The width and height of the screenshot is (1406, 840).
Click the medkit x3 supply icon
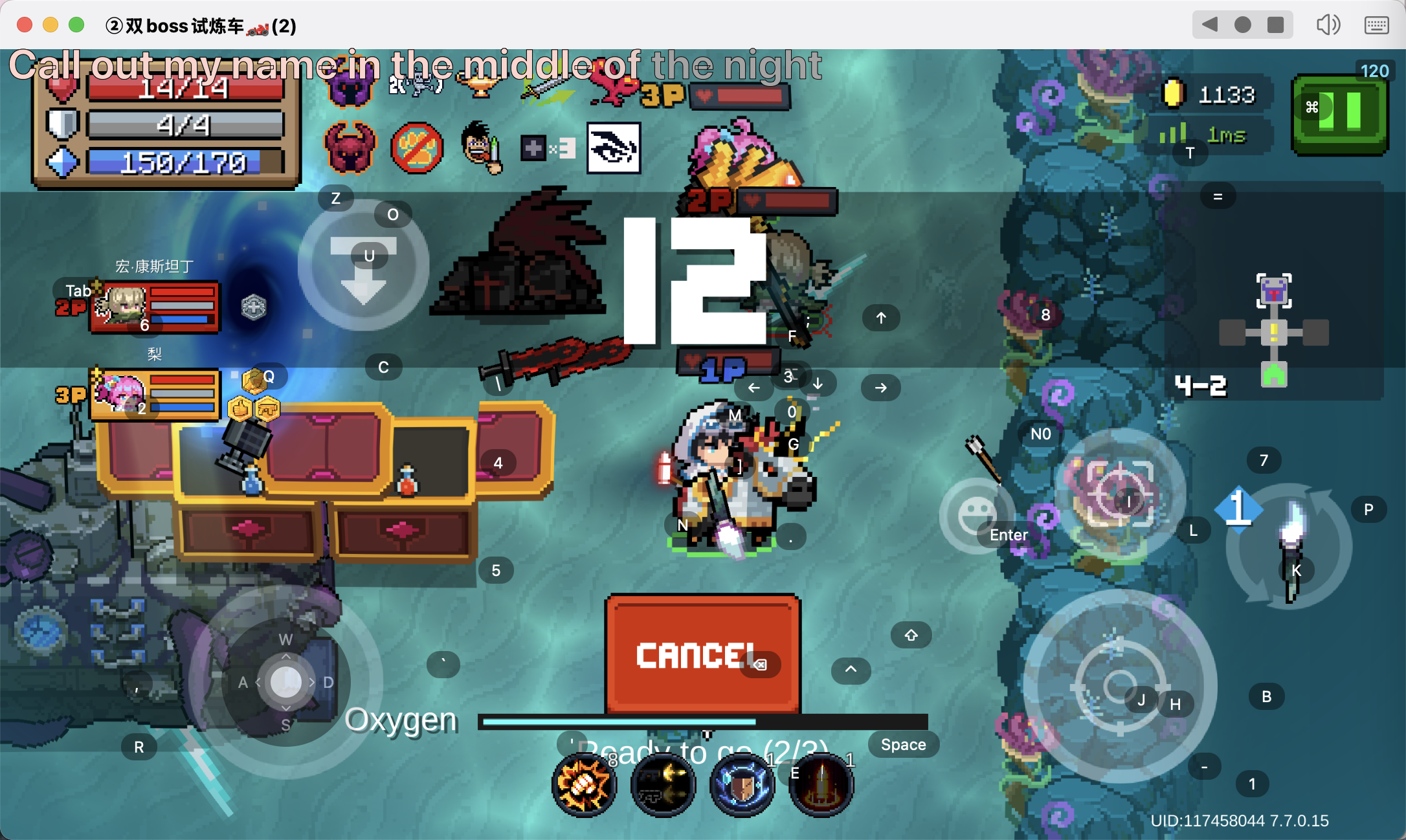click(547, 149)
